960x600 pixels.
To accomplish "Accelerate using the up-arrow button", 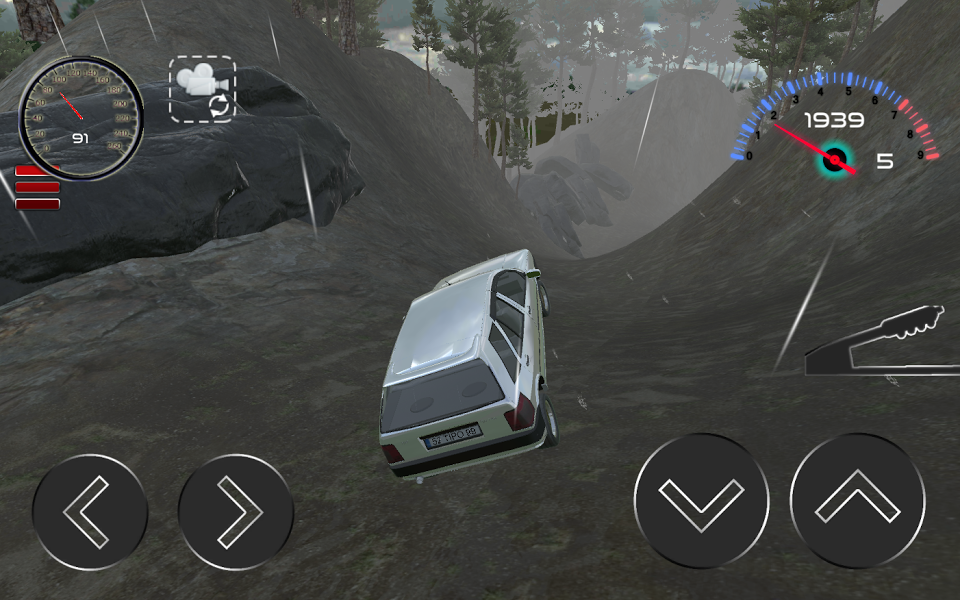I will 857,499.
